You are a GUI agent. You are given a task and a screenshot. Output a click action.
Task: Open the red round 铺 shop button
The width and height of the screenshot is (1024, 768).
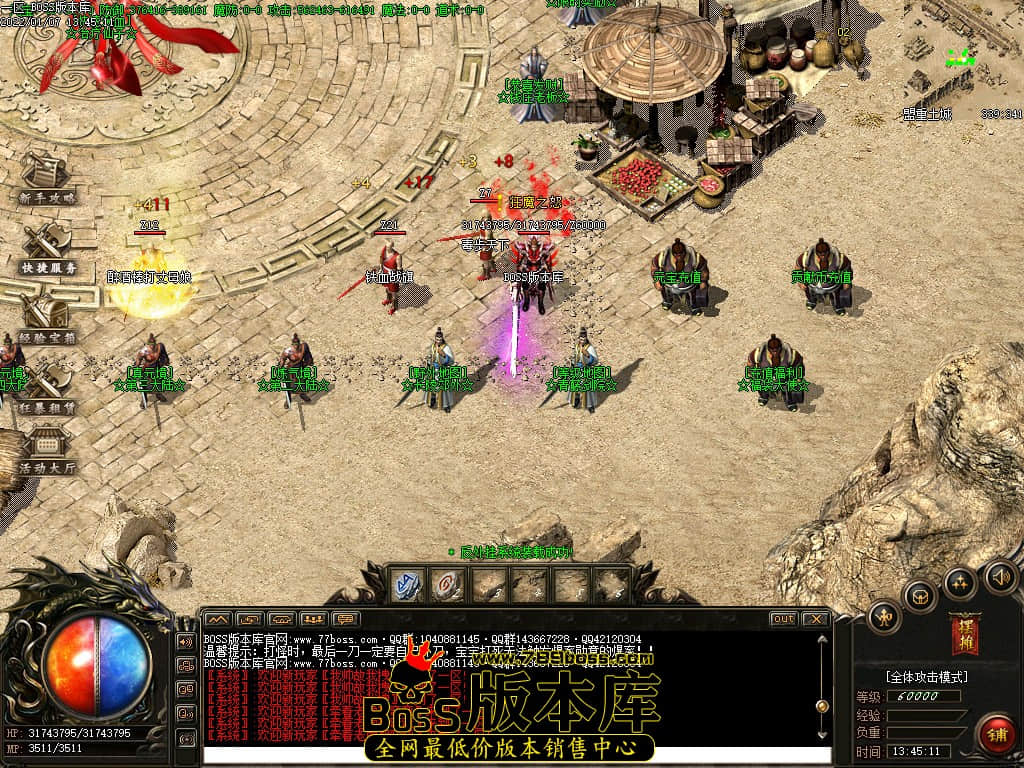(995, 733)
